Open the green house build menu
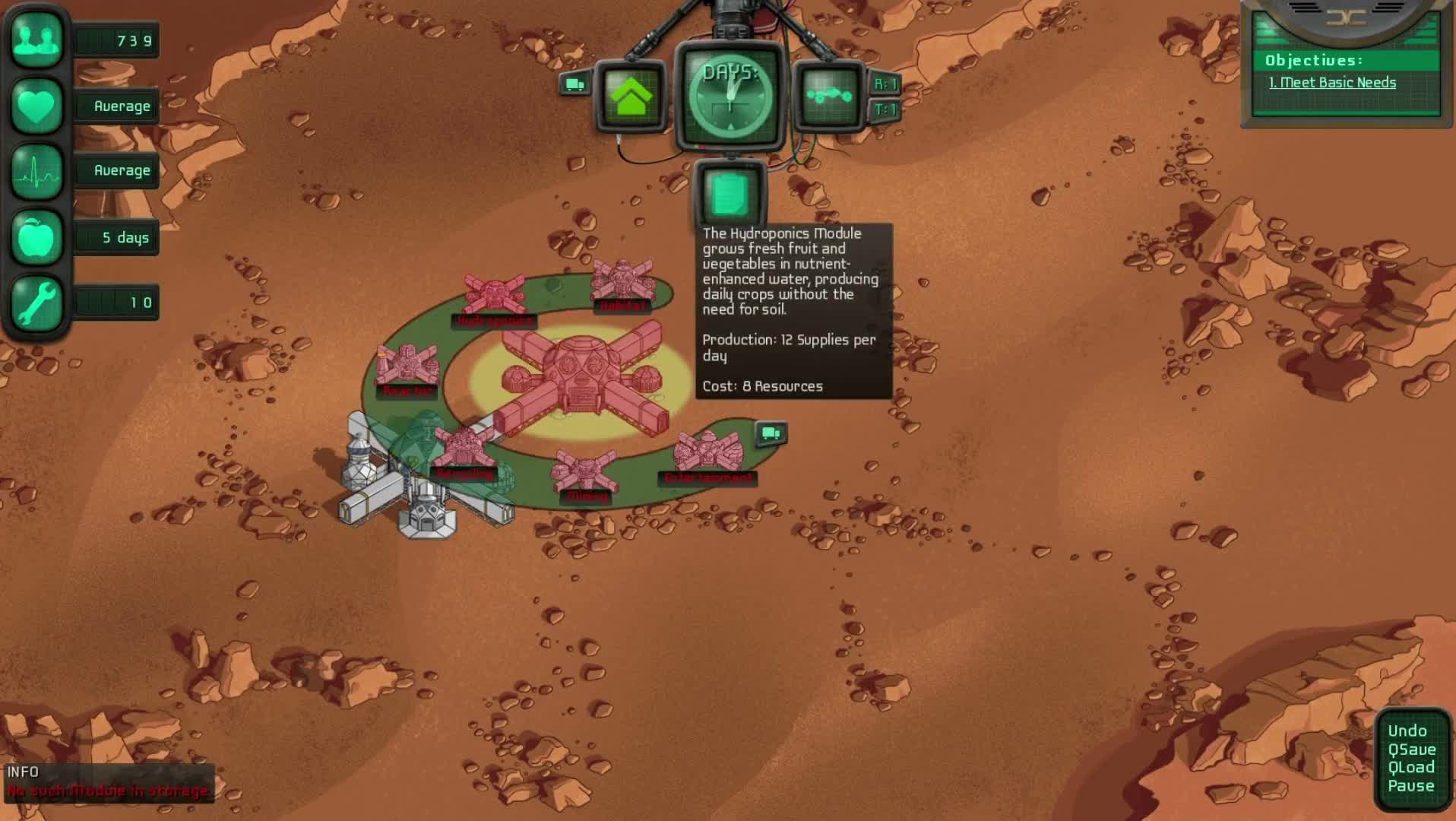 pyautogui.click(x=631, y=97)
